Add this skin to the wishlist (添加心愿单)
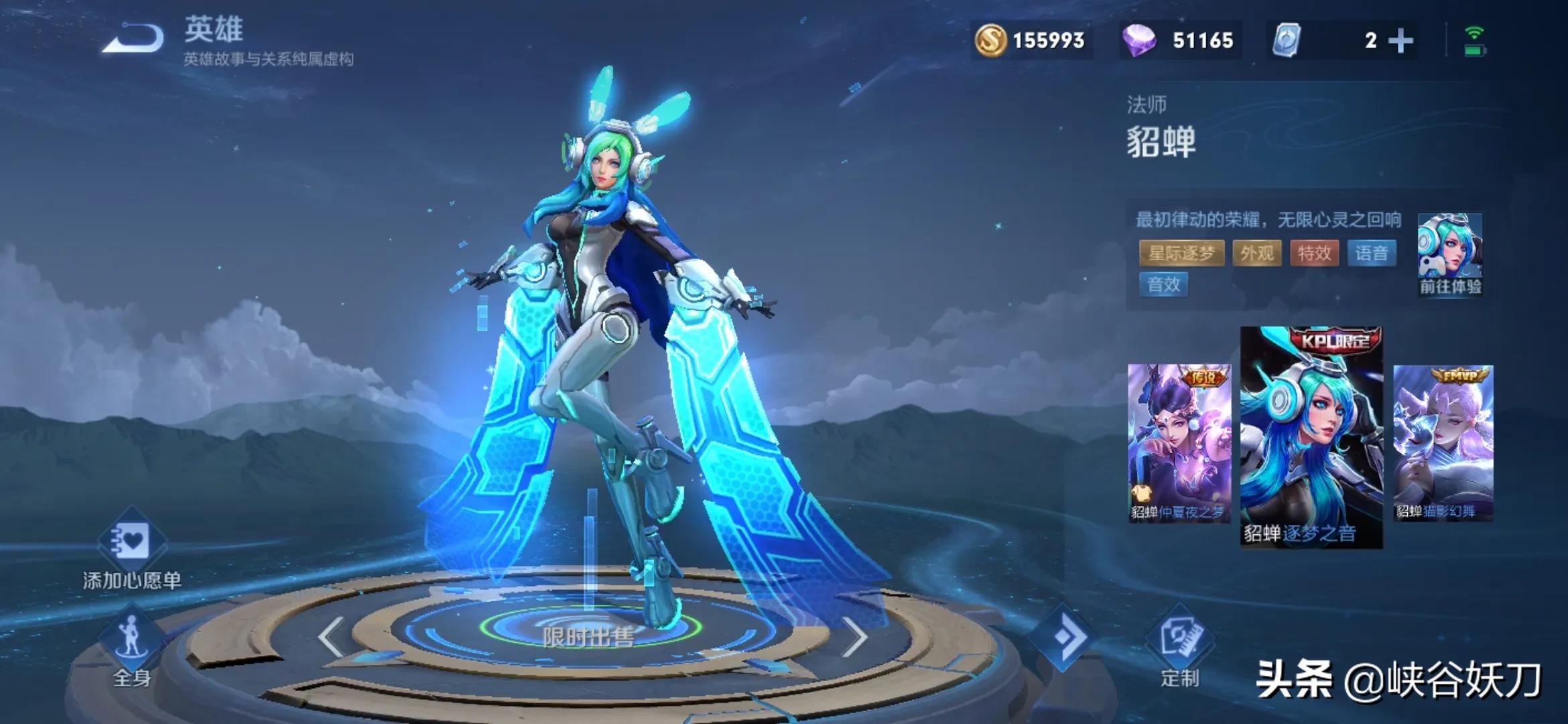Image resolution: width=1568 pixels, height=724 pixels. tap(132, 550)
